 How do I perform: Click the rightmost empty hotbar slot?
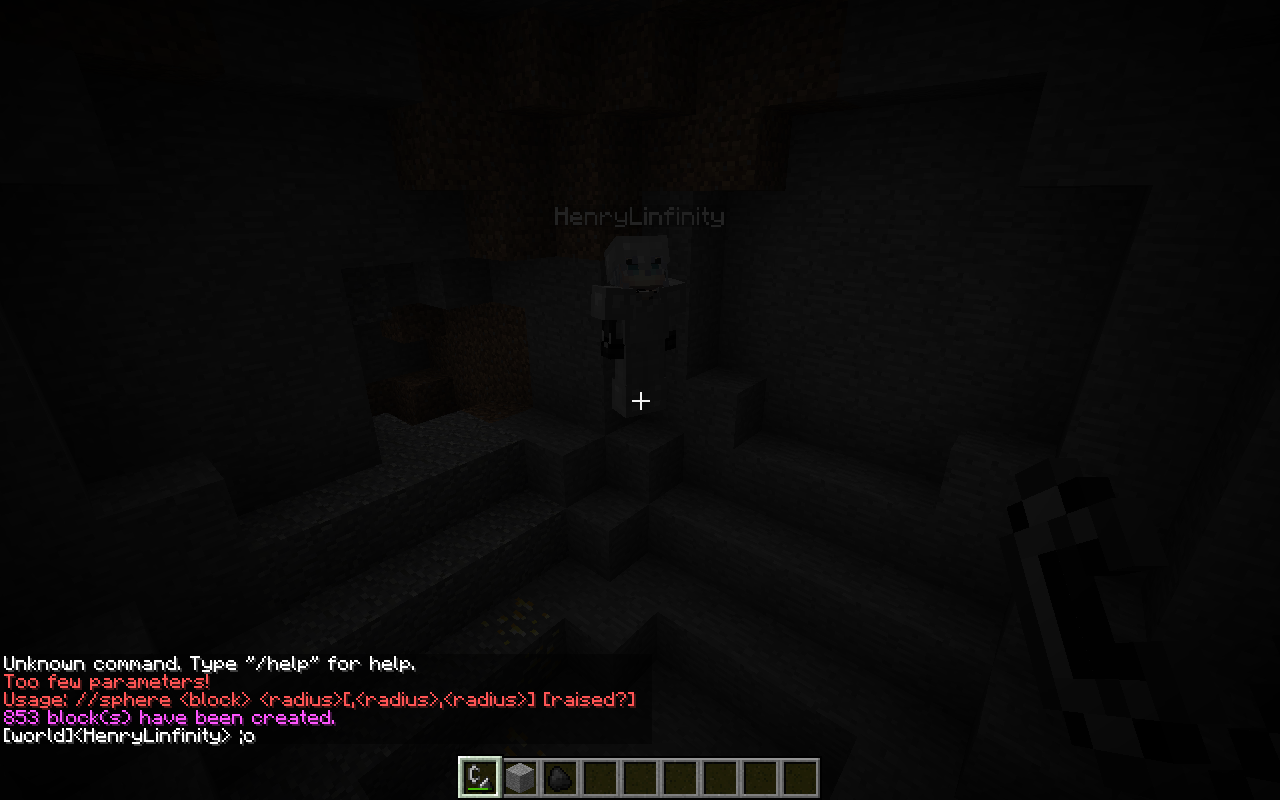click(x=798, y=775)
